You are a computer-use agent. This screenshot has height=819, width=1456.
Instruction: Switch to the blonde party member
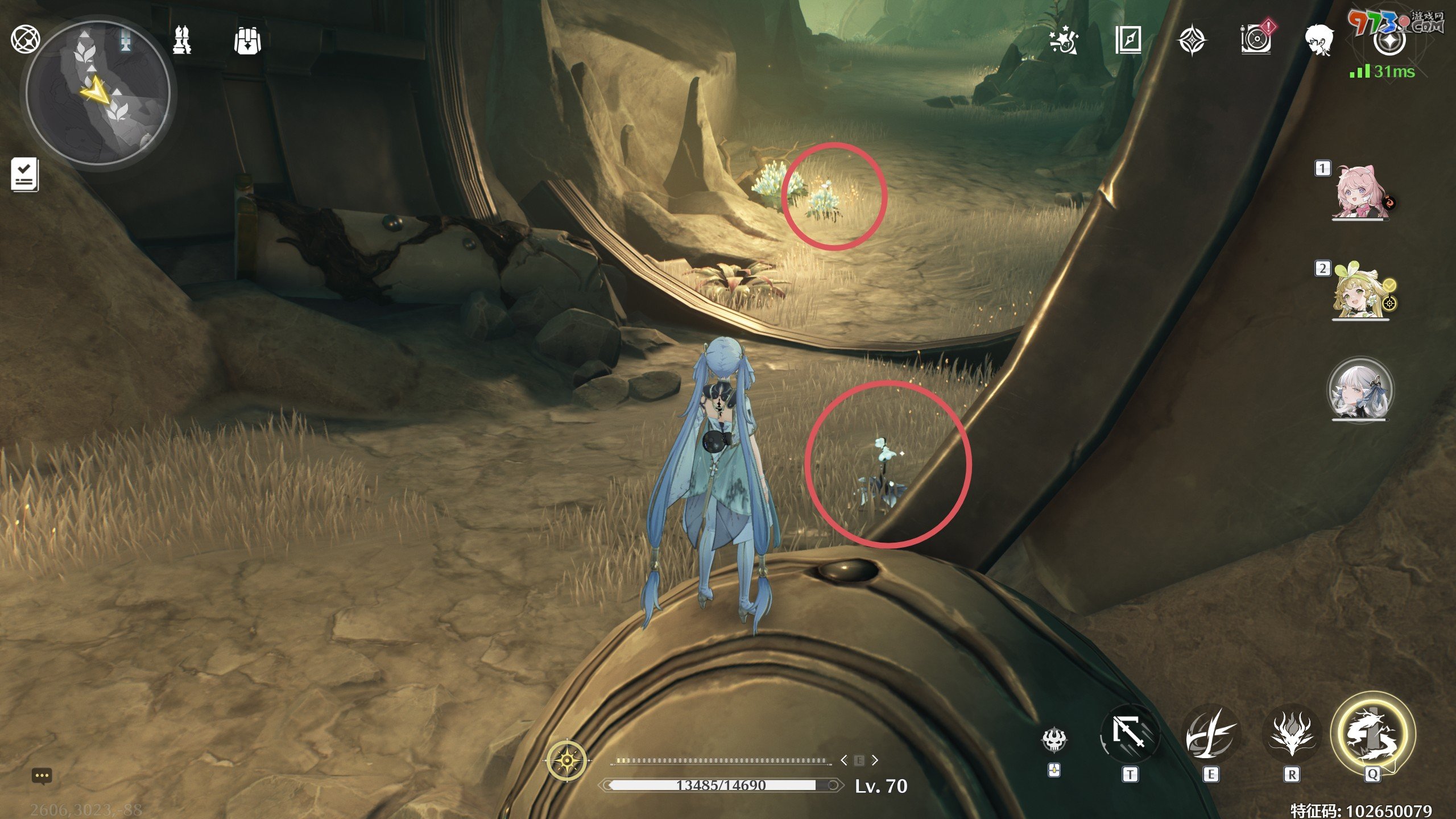1359,291
